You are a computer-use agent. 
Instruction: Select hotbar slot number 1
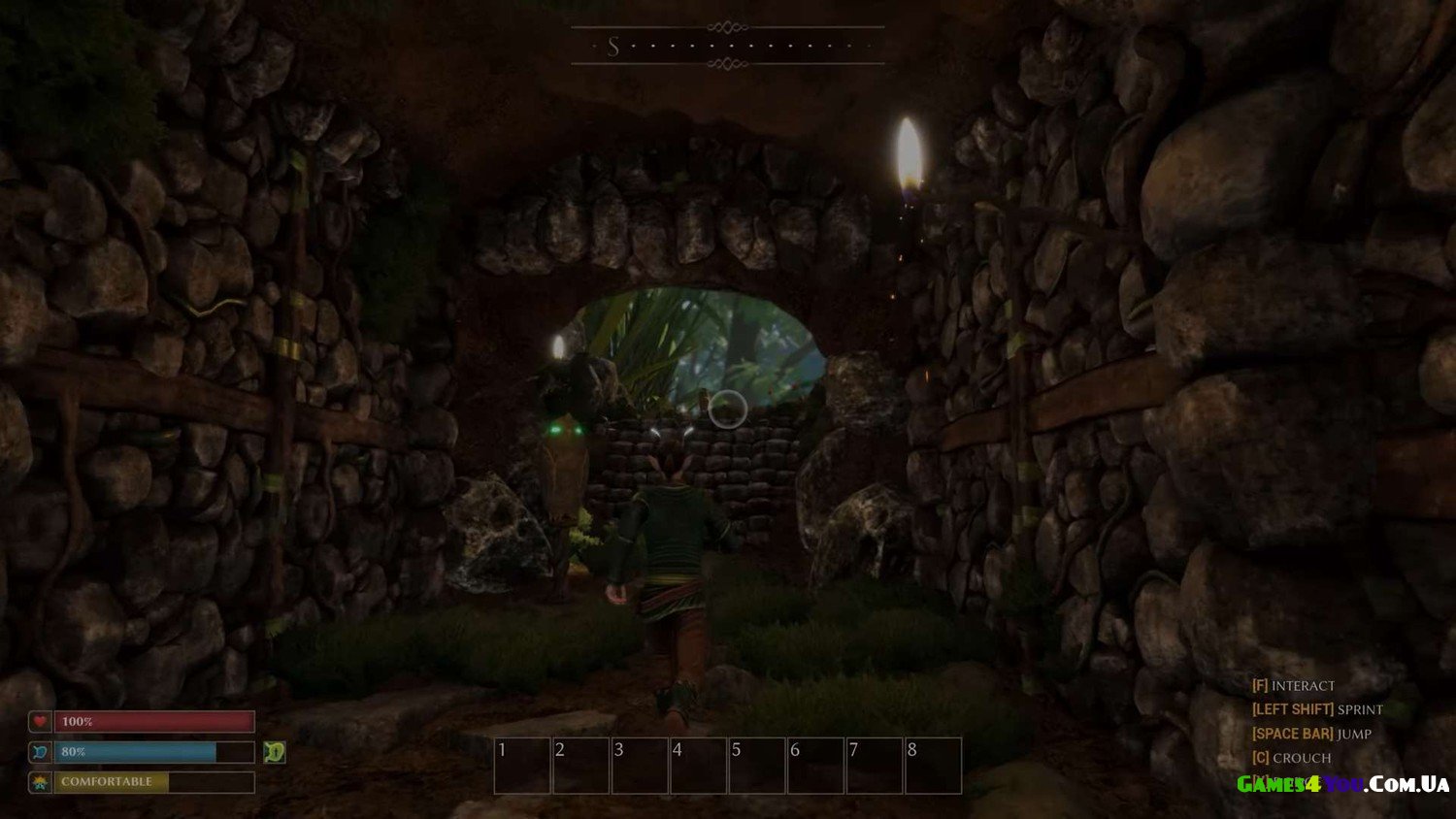522,766
